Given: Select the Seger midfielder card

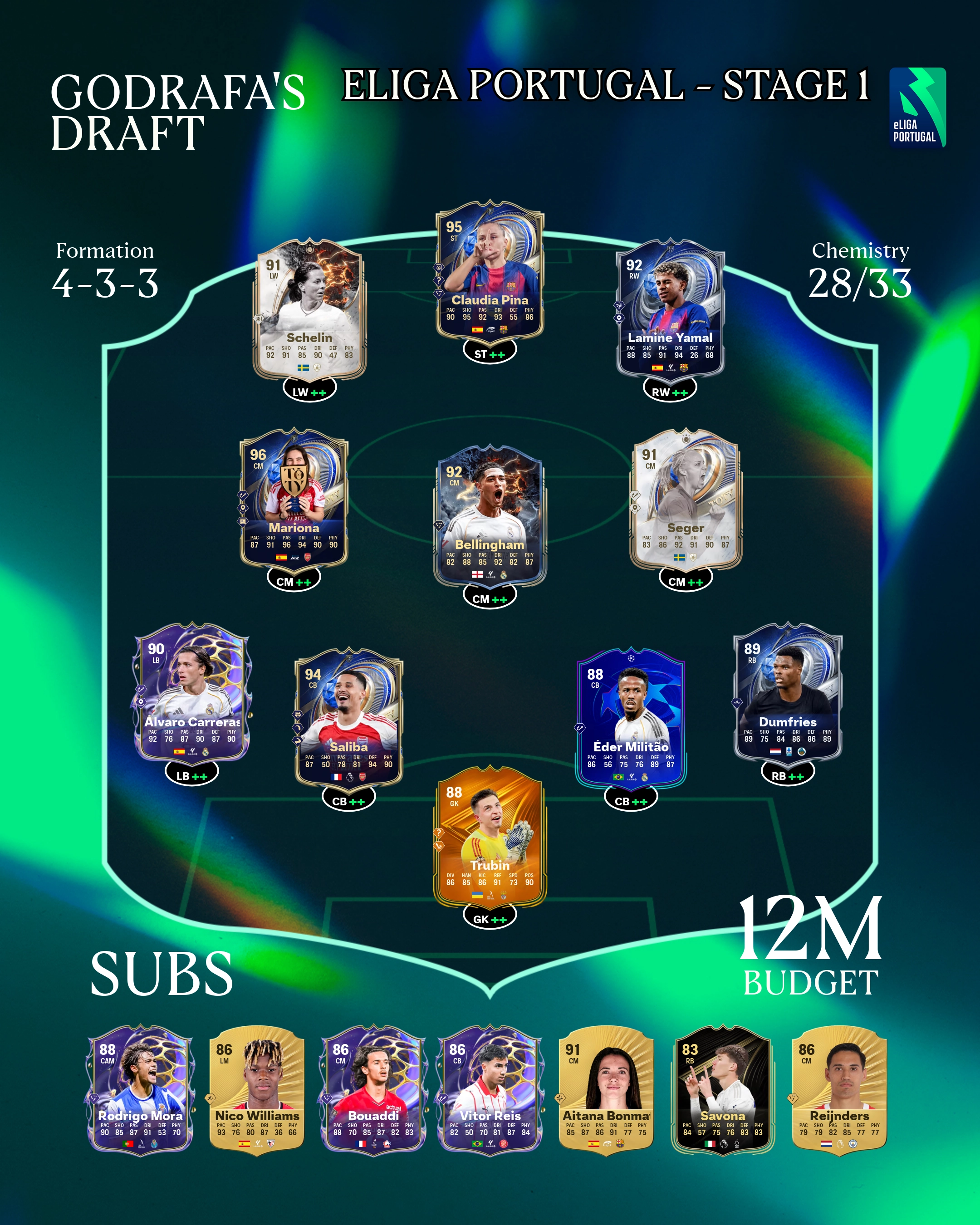Looking at the screenshot, I should pyautogui.click(x=686, y=500).
